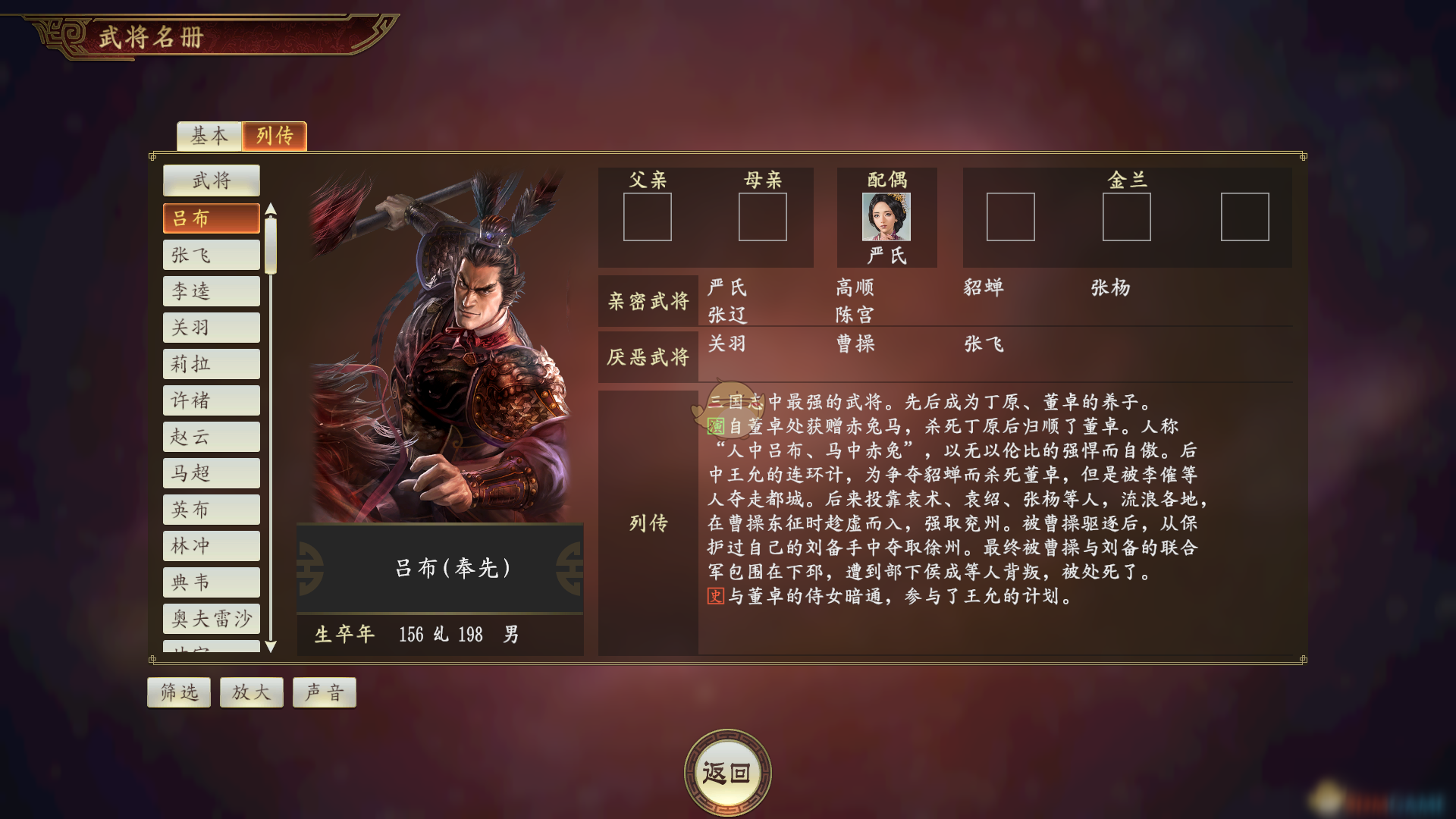Pick officer 马超 from the list
The width and height of the screenshot is (1456, 819).
click(x=212, y=473)
